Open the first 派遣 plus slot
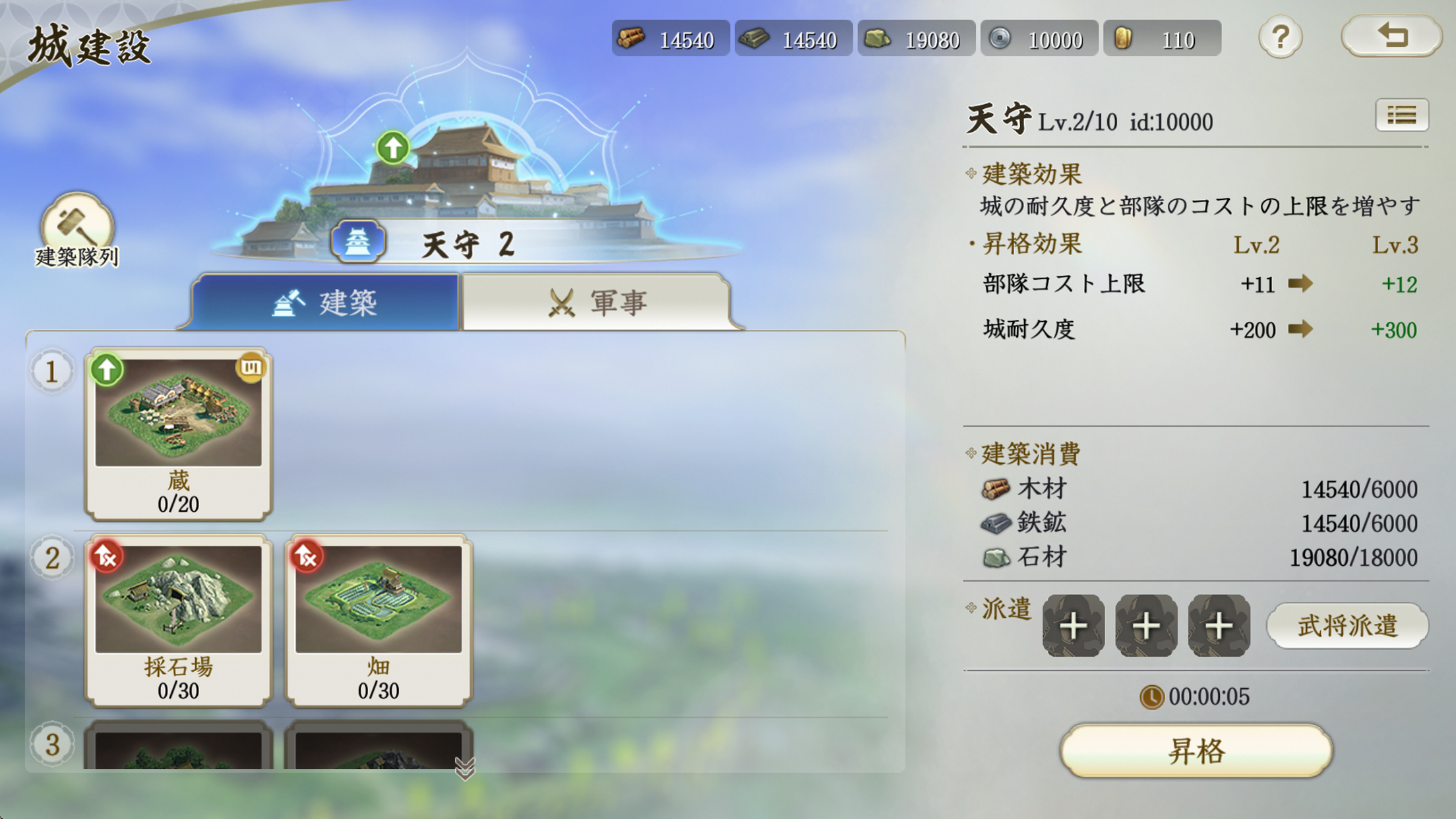The image size is (1456, 819). [1075, 625]
